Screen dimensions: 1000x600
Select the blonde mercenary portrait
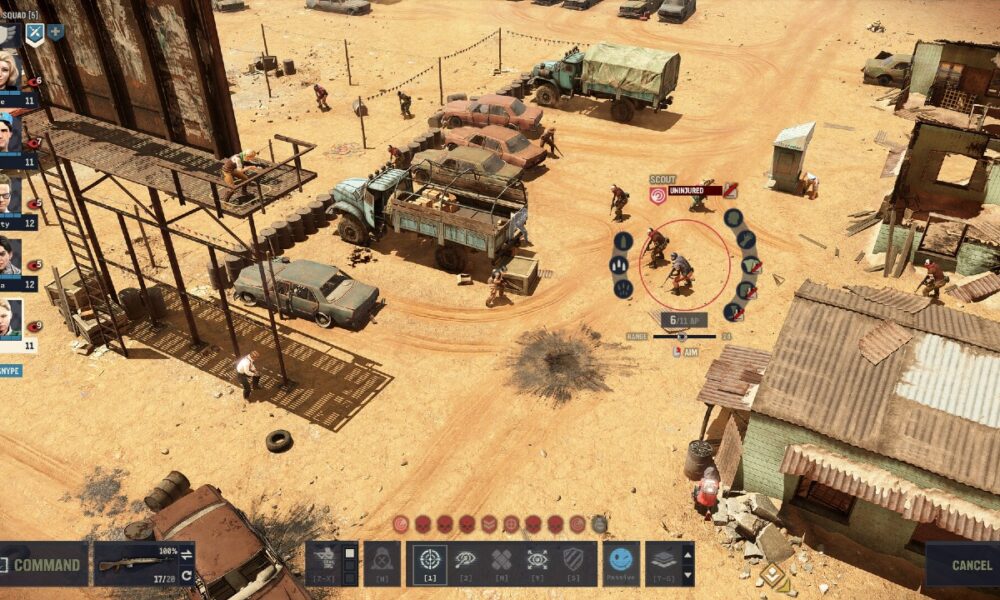tap(10, 71)
